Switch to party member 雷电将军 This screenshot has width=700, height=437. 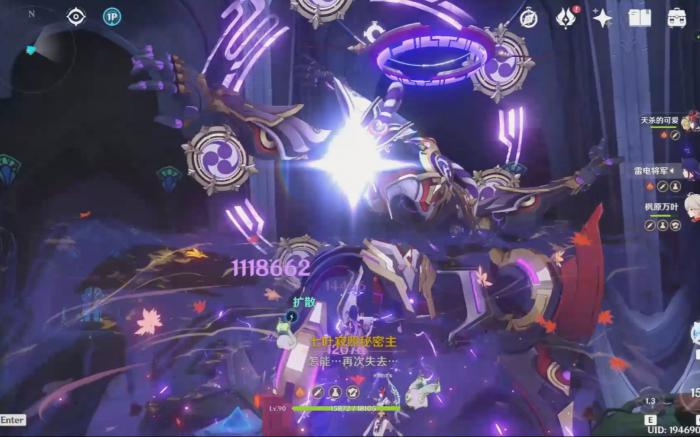pos(662,171)
